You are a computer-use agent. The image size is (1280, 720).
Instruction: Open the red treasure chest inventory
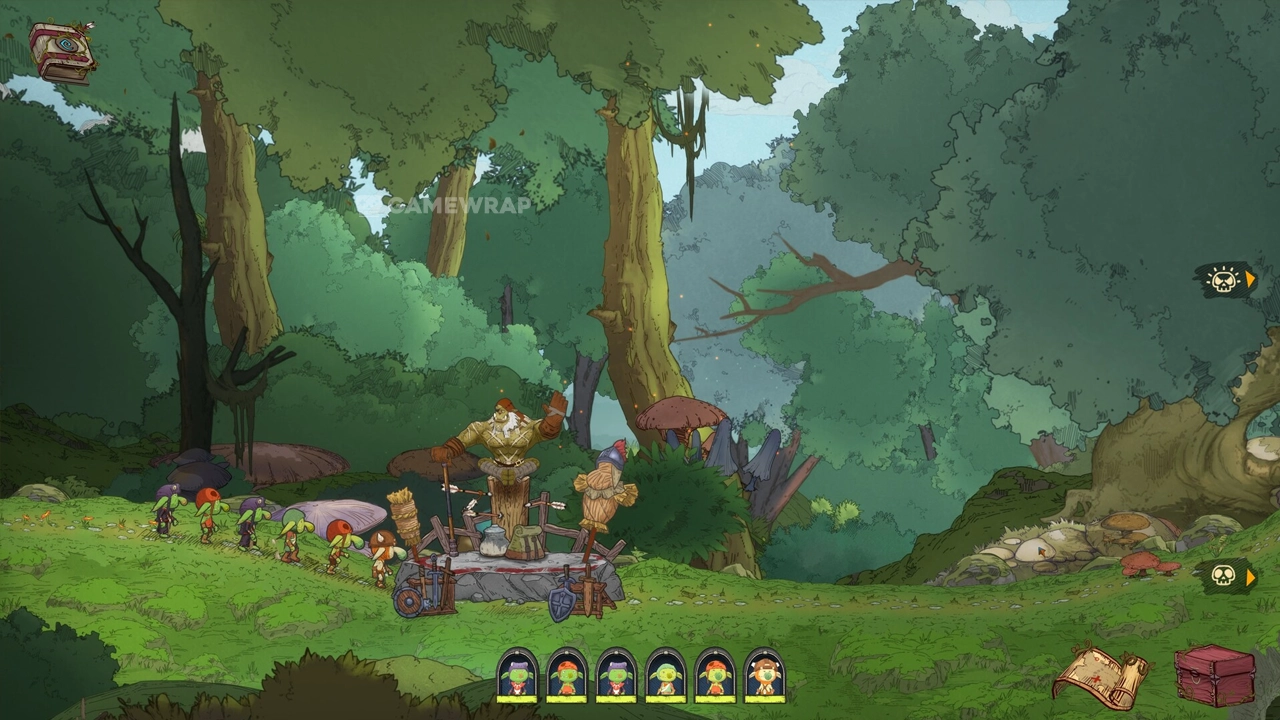[x=1214, y=675]
